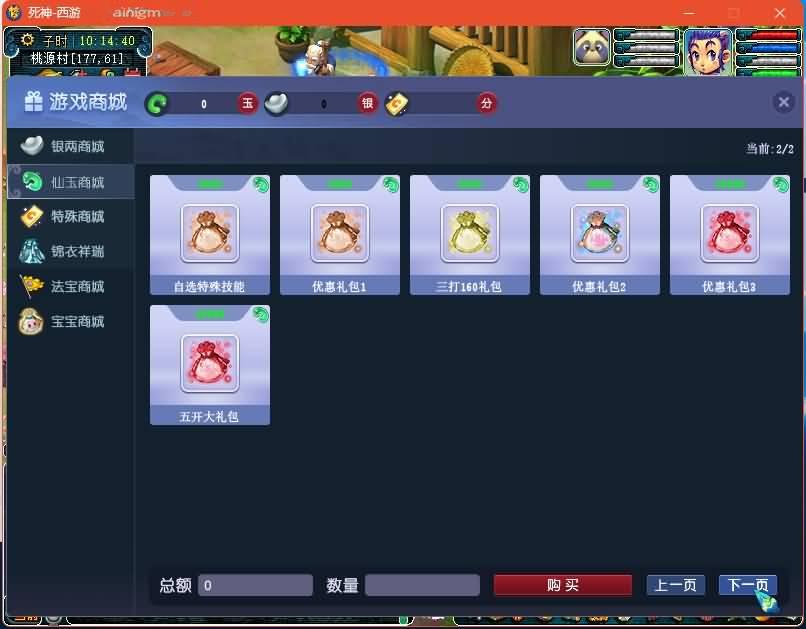Open the 宝宝商城 category
This screenshot has width=806, height=629.
(70, 322)
